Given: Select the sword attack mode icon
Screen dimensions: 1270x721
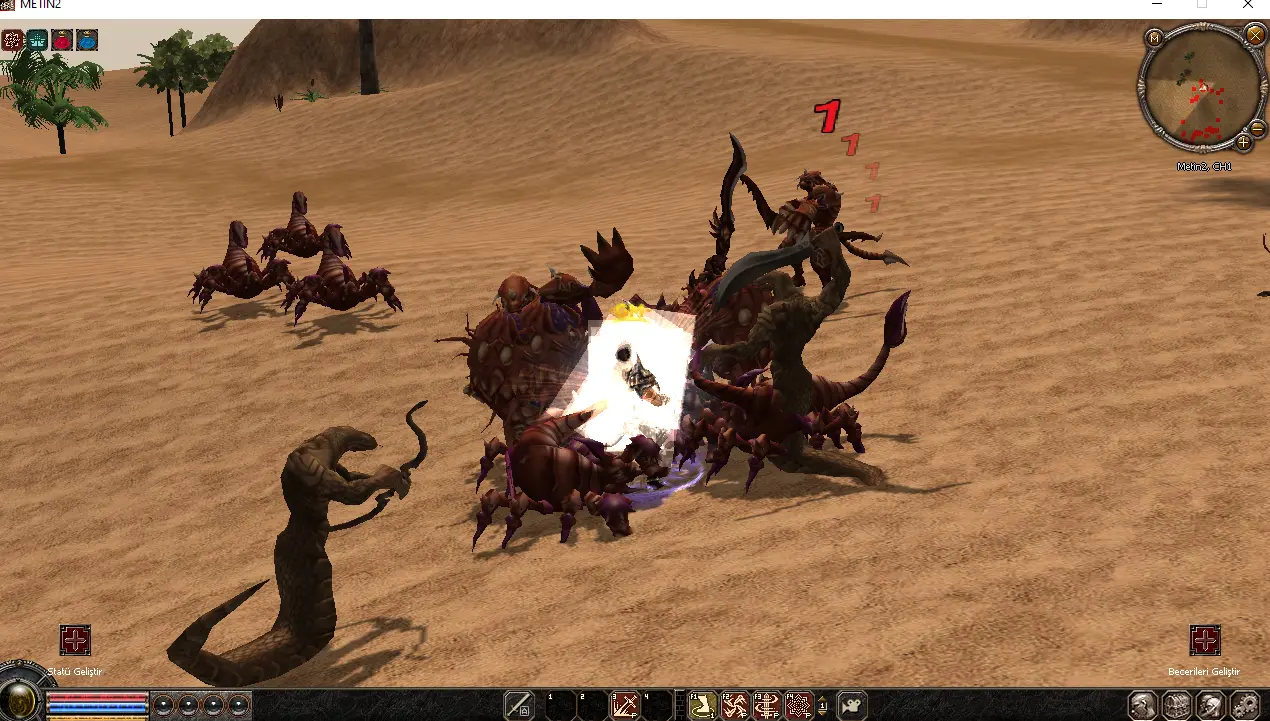Looking at the screenshot, I should click(518, 705).
